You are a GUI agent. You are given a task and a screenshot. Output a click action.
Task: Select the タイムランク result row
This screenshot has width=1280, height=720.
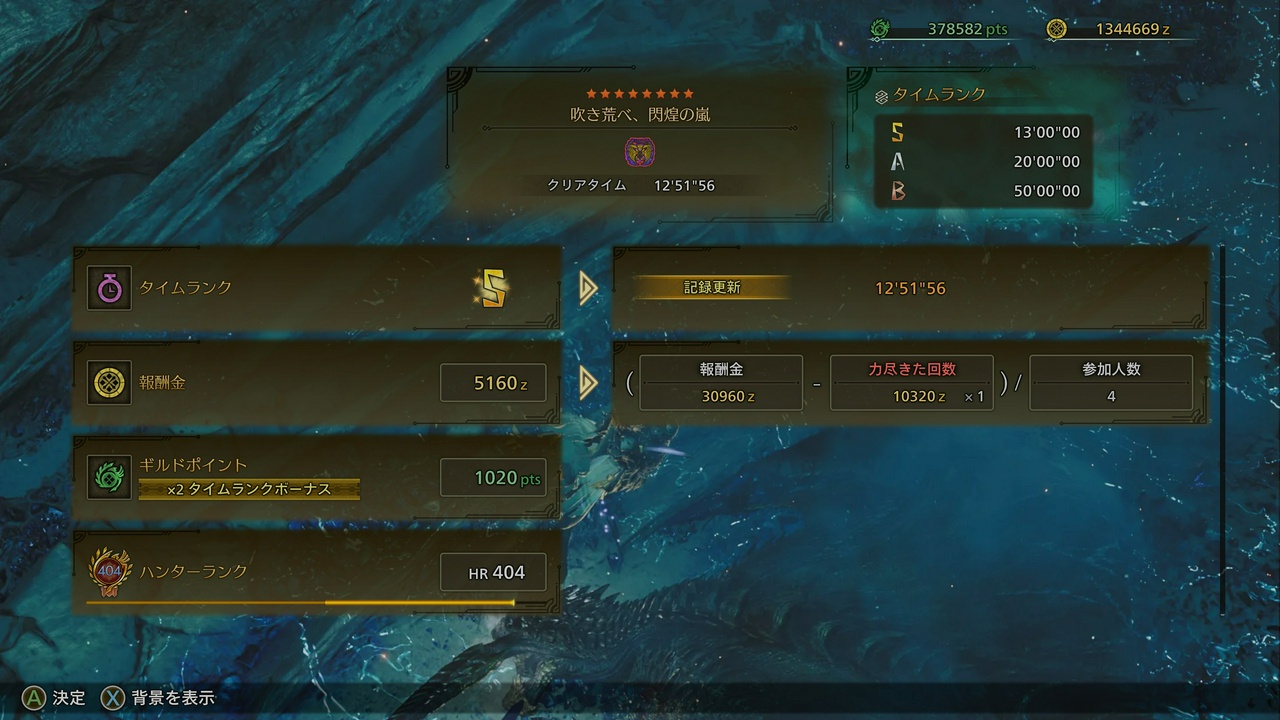point(317,288)
